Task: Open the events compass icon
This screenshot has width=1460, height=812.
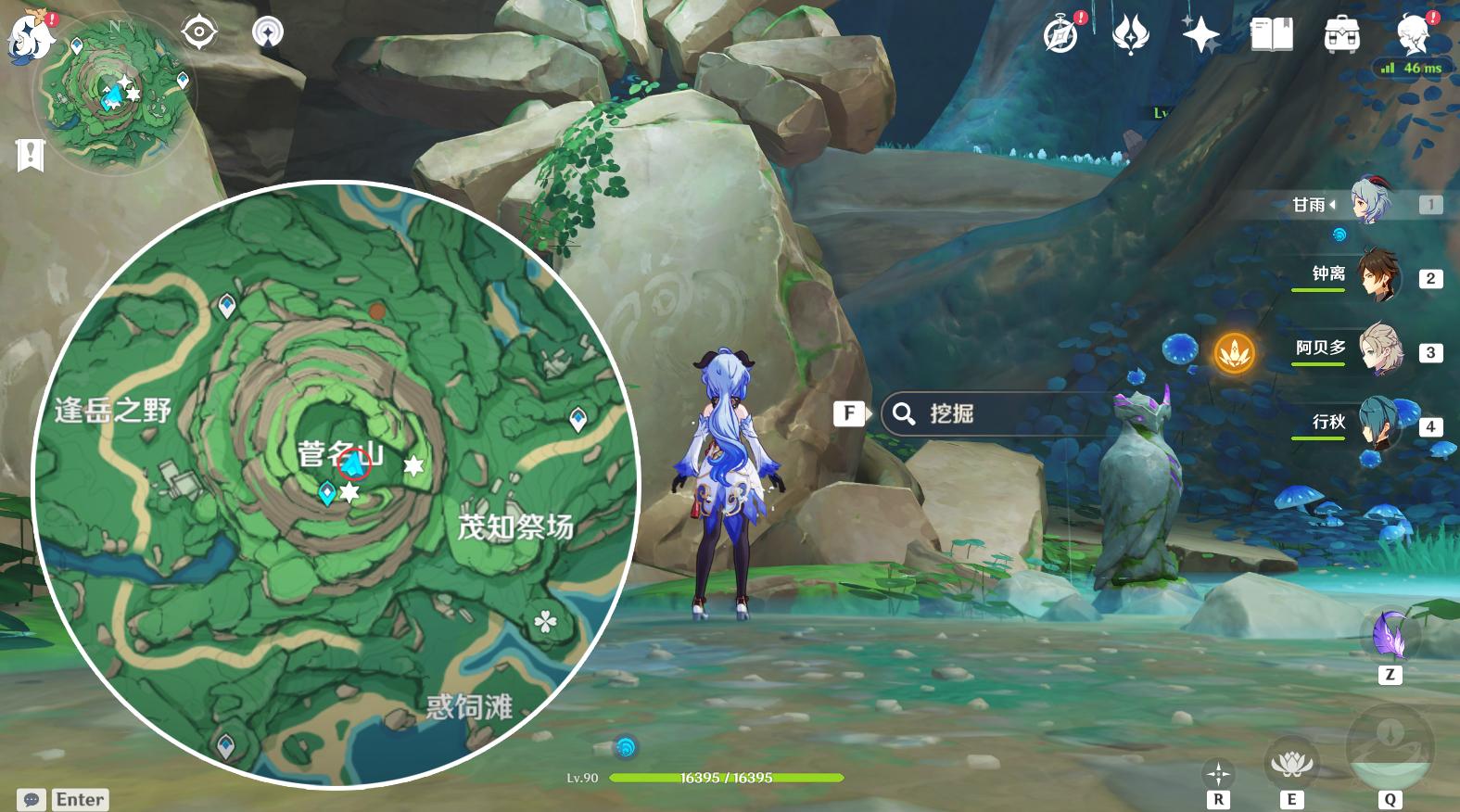Action: coord(1061,35)
